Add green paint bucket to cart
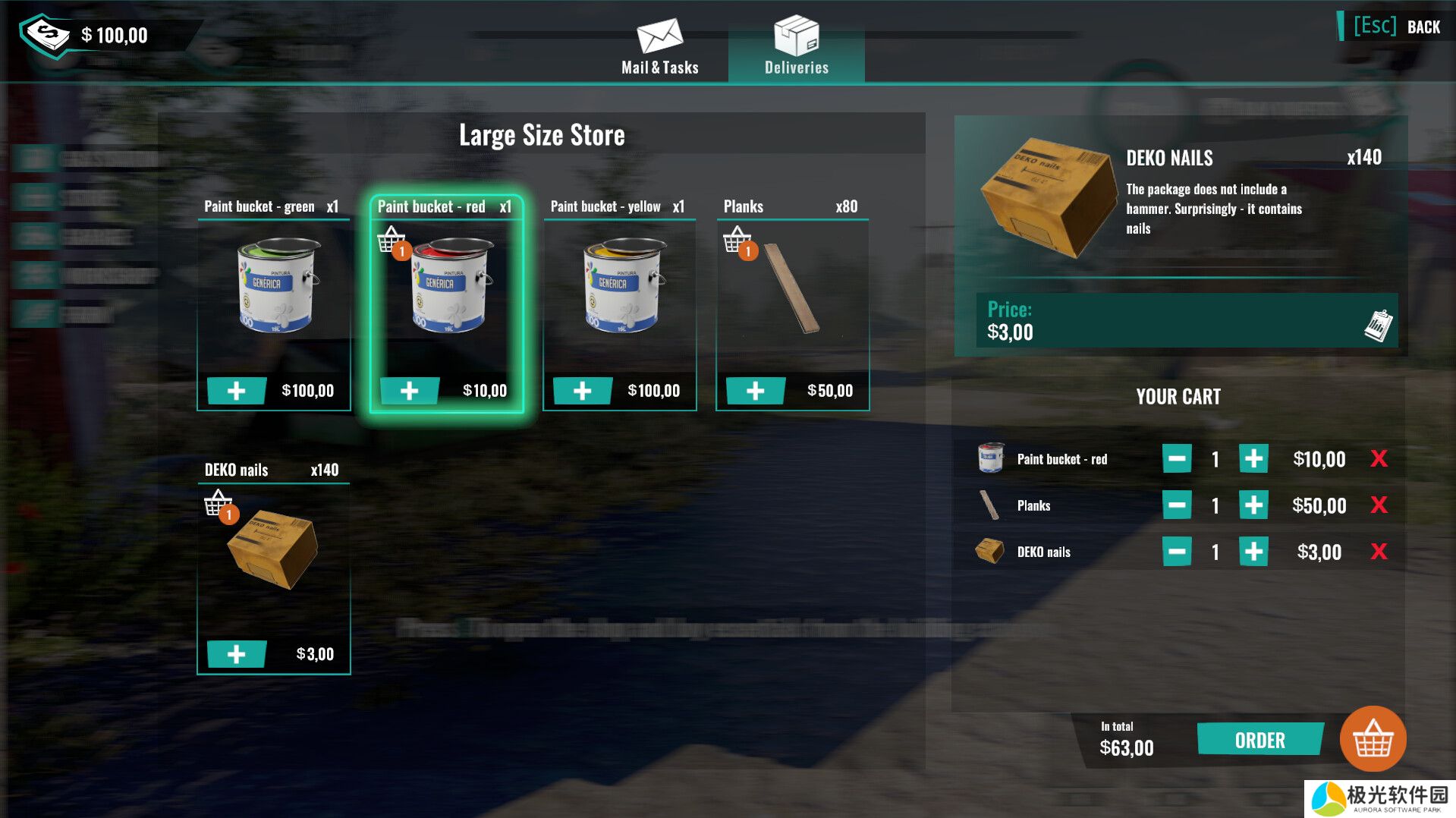 (x=237, y=391)
